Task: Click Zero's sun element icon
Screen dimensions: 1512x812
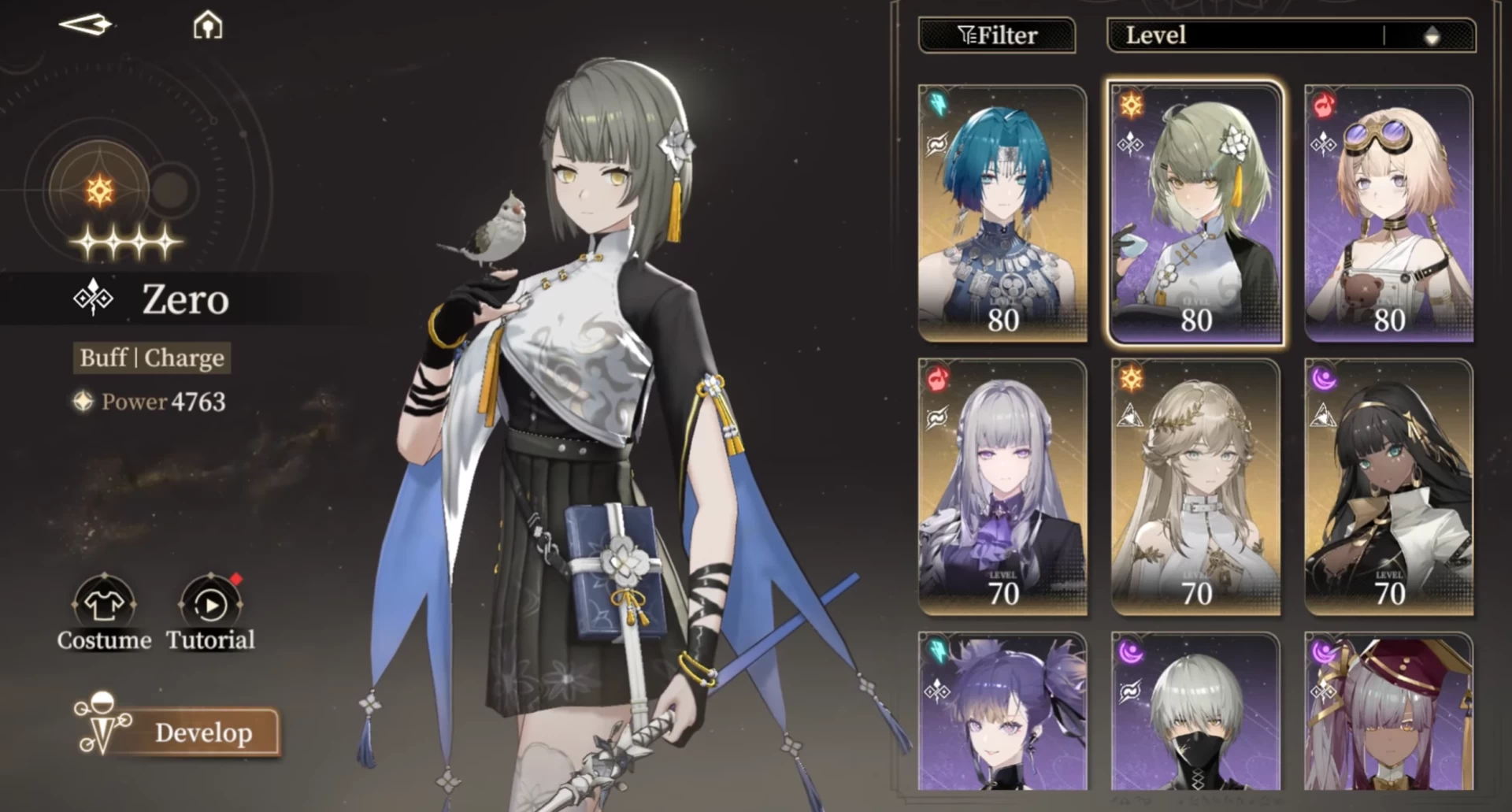Action: coord(100,190)
